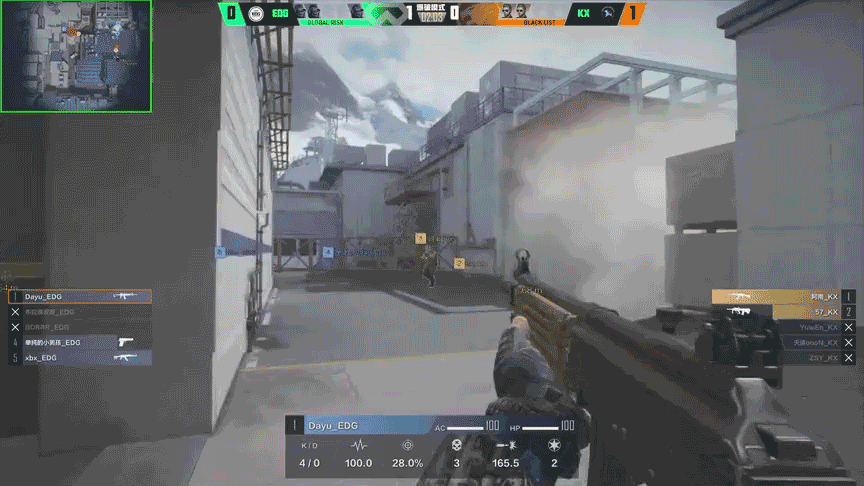
Task: Open the minimap overview
Action: point(76,55)
